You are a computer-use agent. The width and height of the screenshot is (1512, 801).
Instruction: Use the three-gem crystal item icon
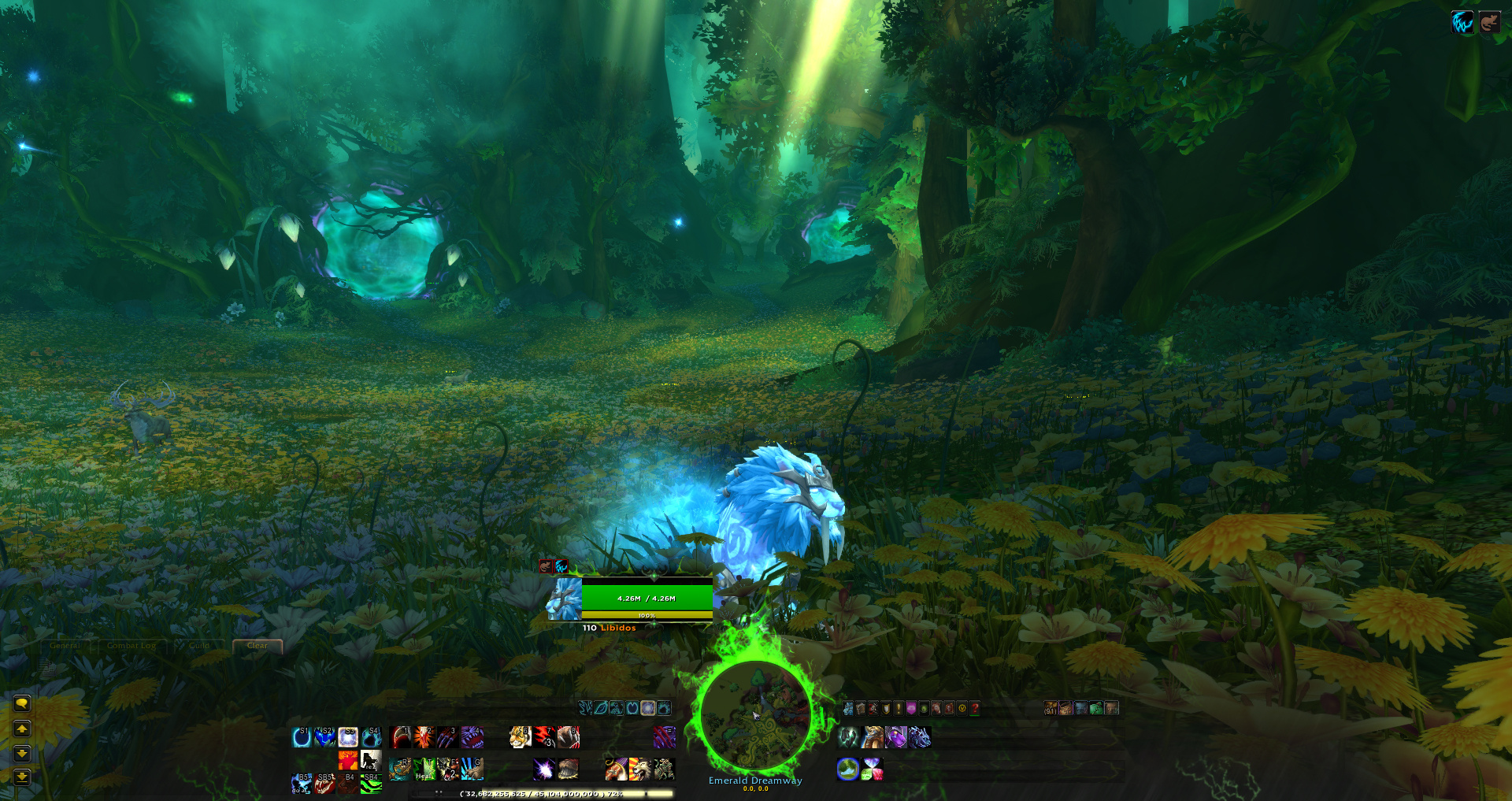pos(873,769)
